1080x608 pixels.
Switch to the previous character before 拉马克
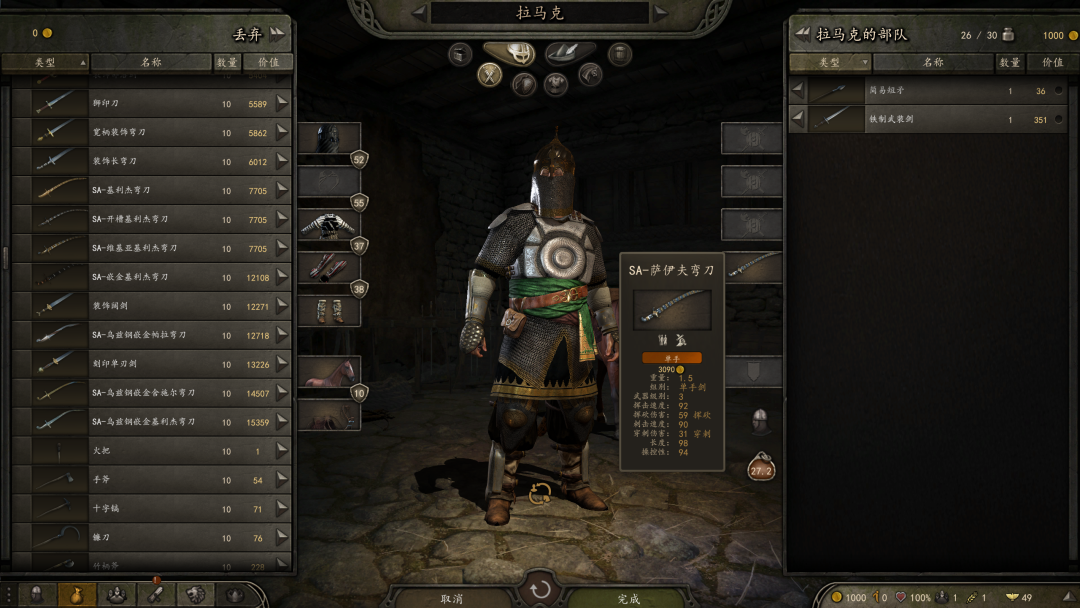click(x=420, y=13)
